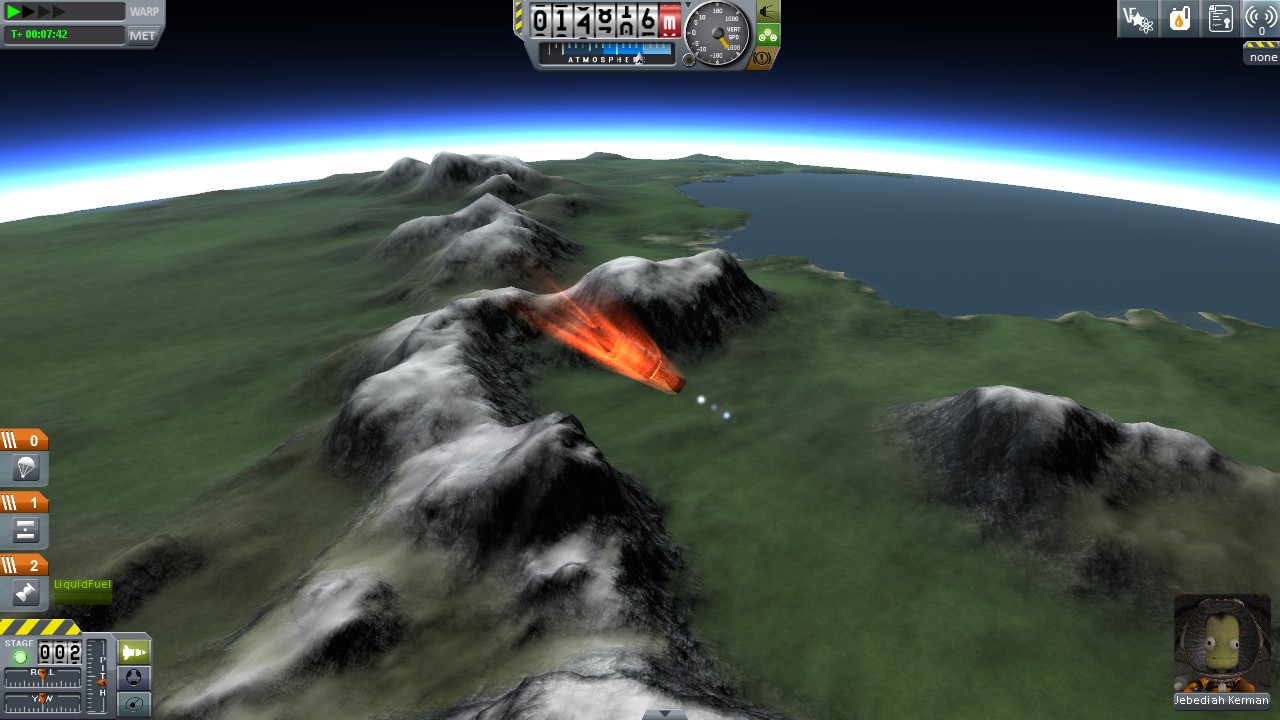Open the clipboard notes toolbar icon
The image size is (1280, 720).
[x=1220, y=18]
